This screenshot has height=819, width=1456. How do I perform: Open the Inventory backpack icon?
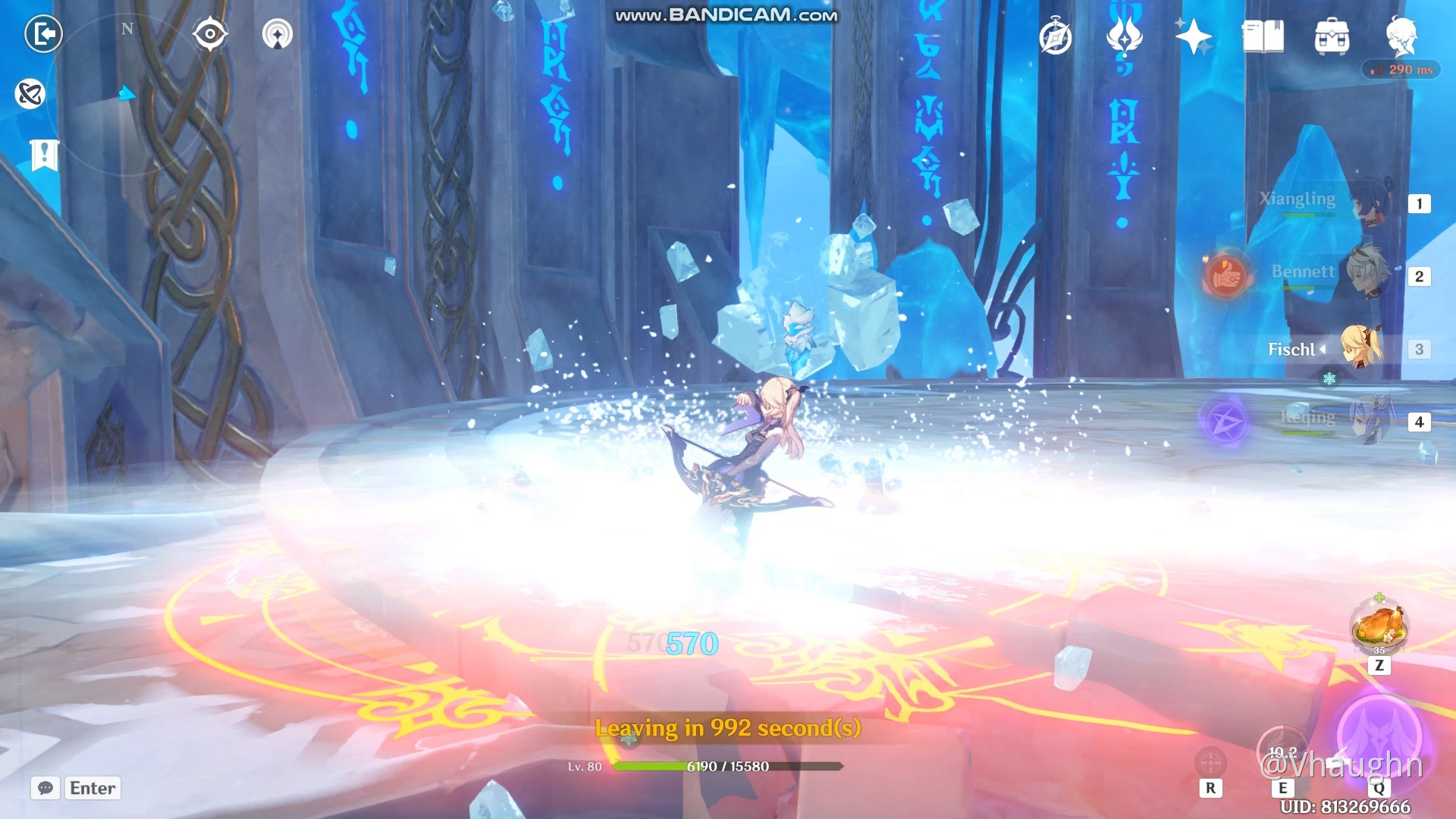[1331, 36]
